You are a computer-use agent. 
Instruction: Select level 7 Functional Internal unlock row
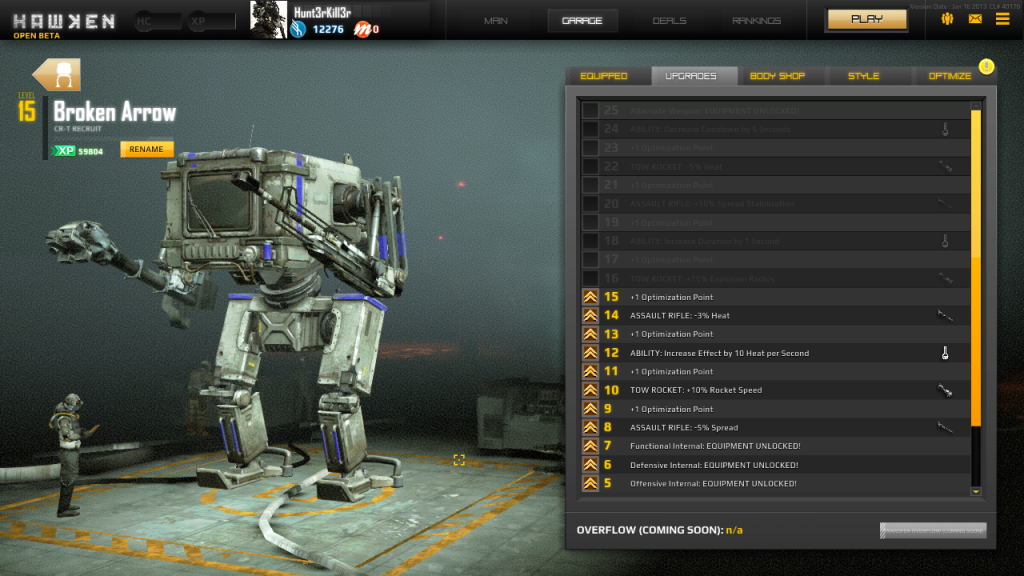(x=775, y=446)
